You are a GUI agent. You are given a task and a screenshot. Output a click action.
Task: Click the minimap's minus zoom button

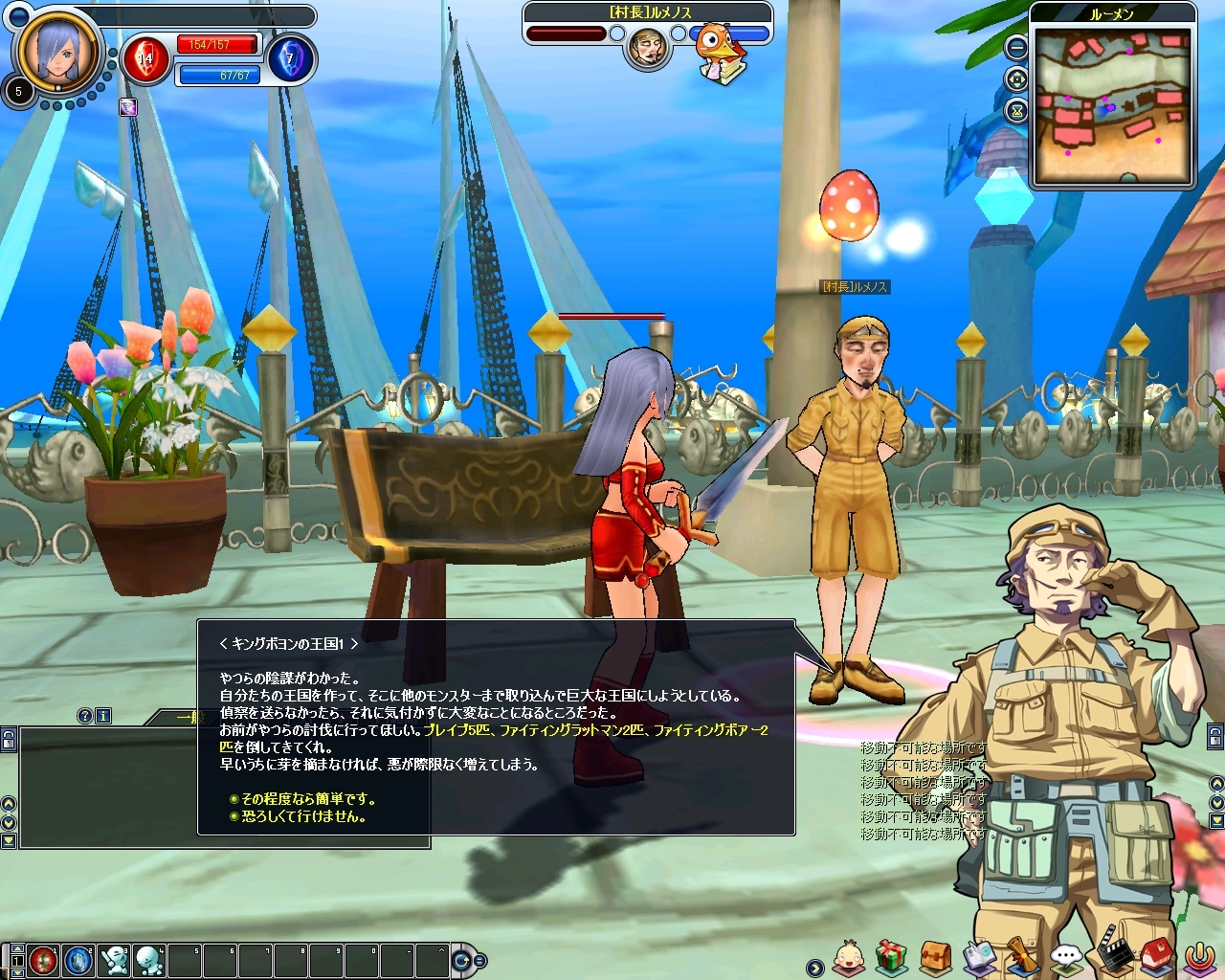click(x=1016, y=47)
